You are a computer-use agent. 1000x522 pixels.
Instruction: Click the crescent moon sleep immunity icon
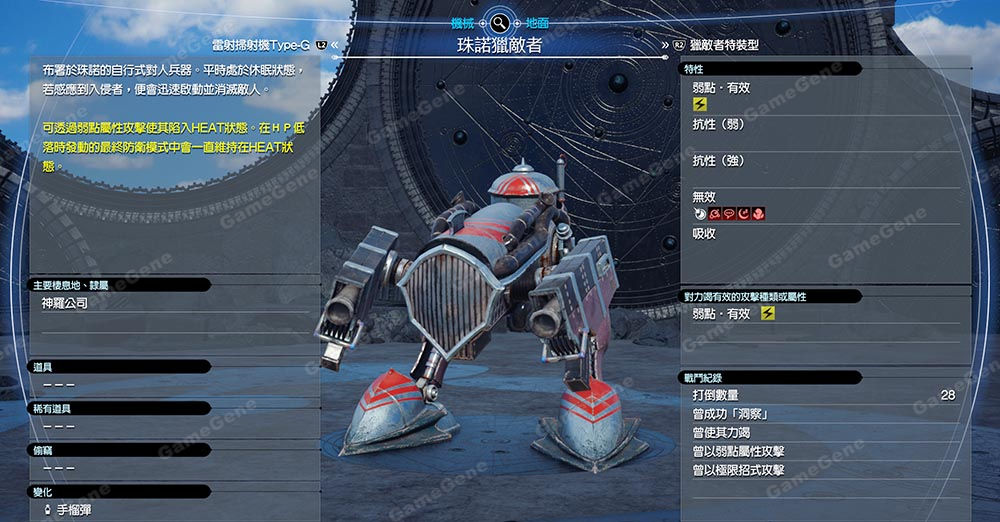click(742, 214)
